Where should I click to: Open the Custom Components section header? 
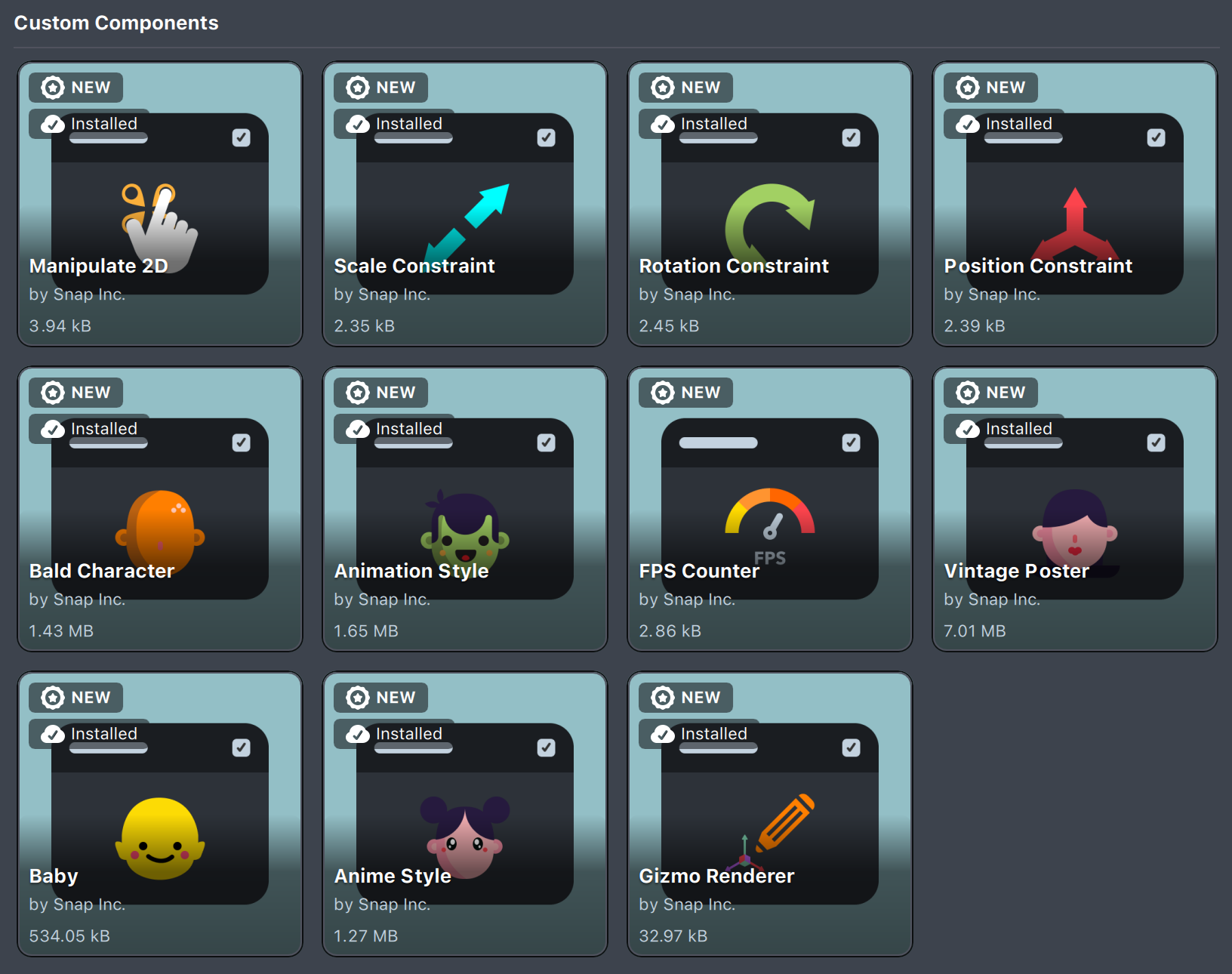coord(116,23)
